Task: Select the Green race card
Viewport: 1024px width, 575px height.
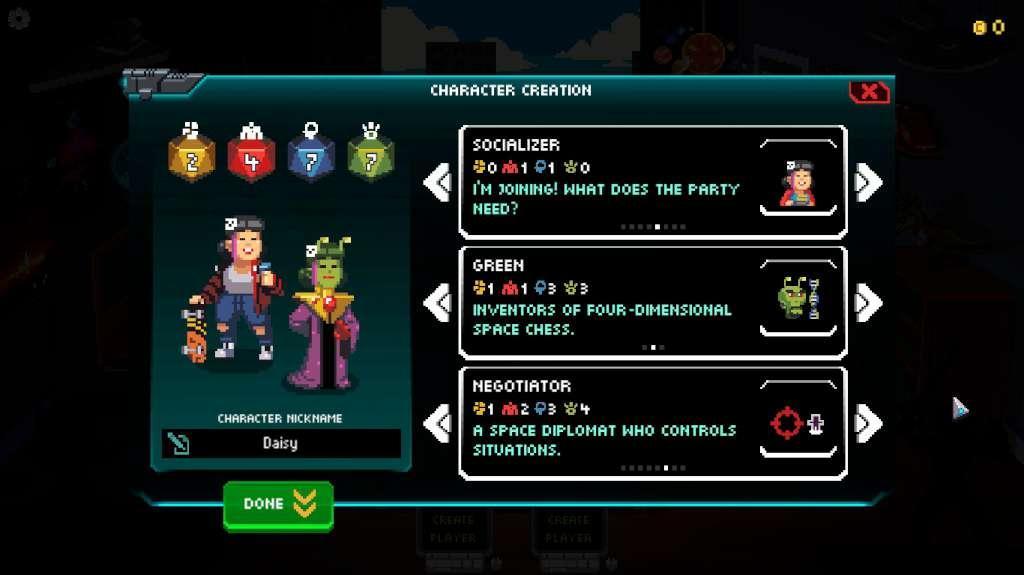Action: tap(652, 302)
